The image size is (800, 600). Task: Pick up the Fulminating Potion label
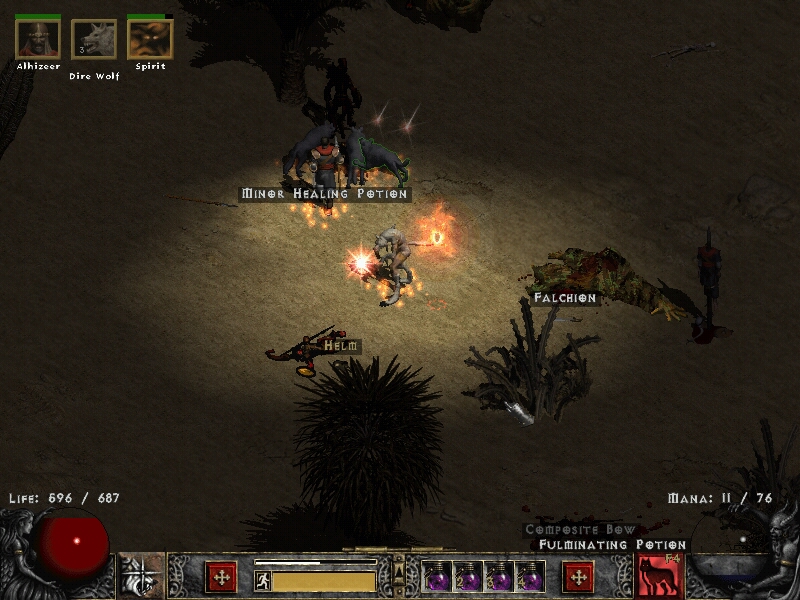(x=612, y=545)
